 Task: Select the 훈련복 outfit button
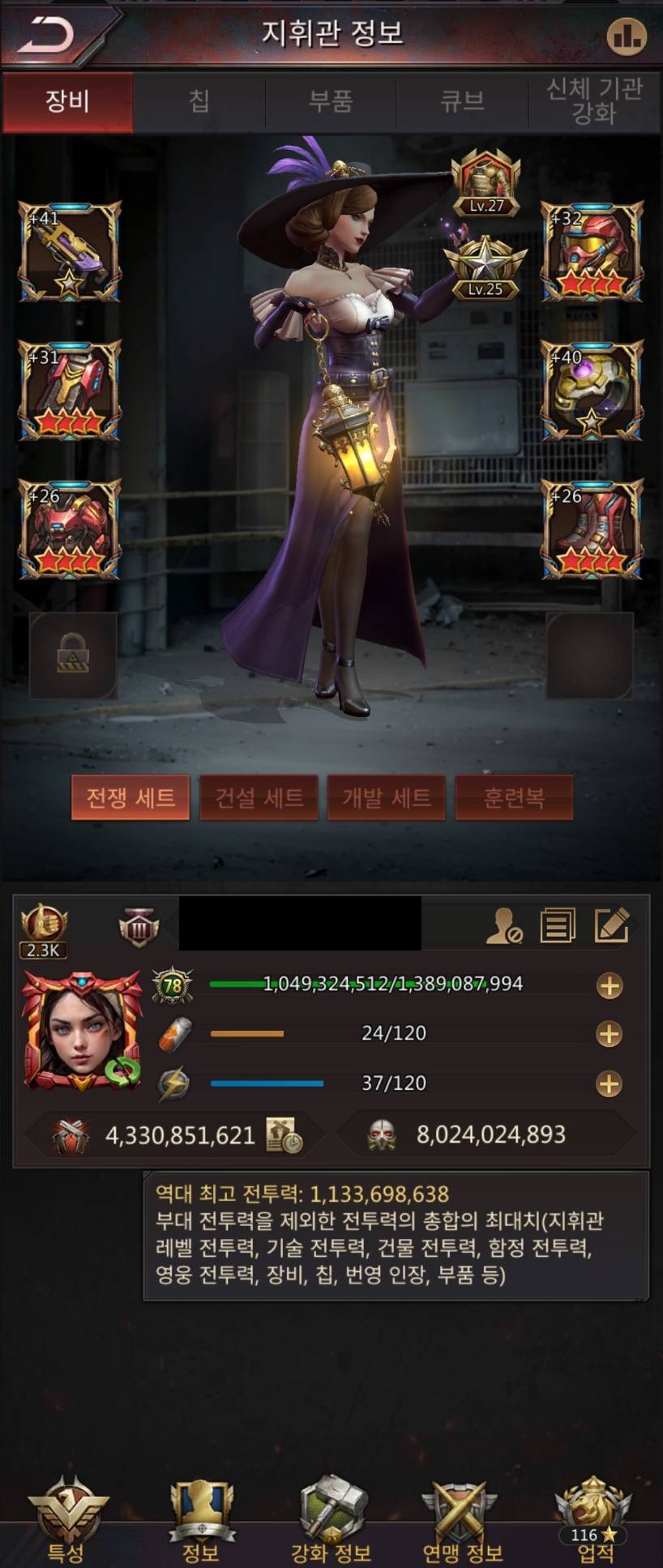click(x=514, y=797)
